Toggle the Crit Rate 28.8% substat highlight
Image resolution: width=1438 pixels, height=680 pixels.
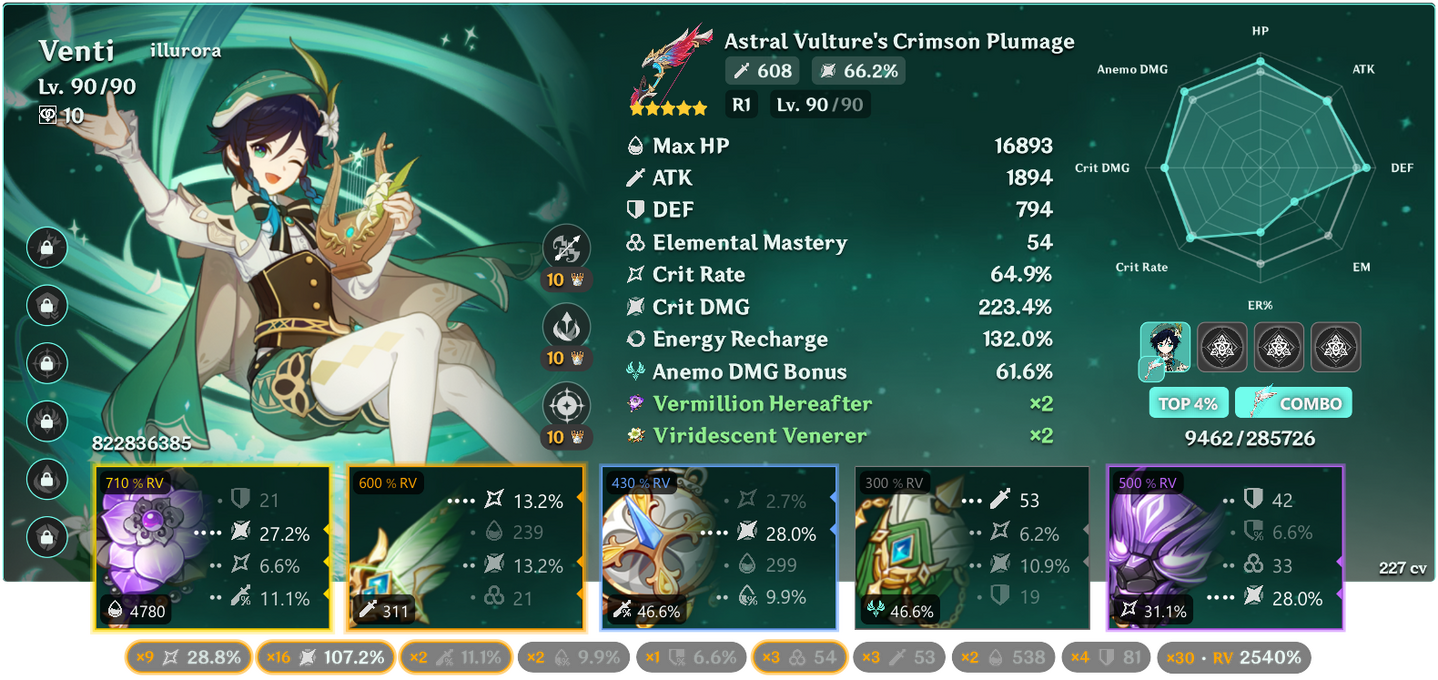coord(186,657)
